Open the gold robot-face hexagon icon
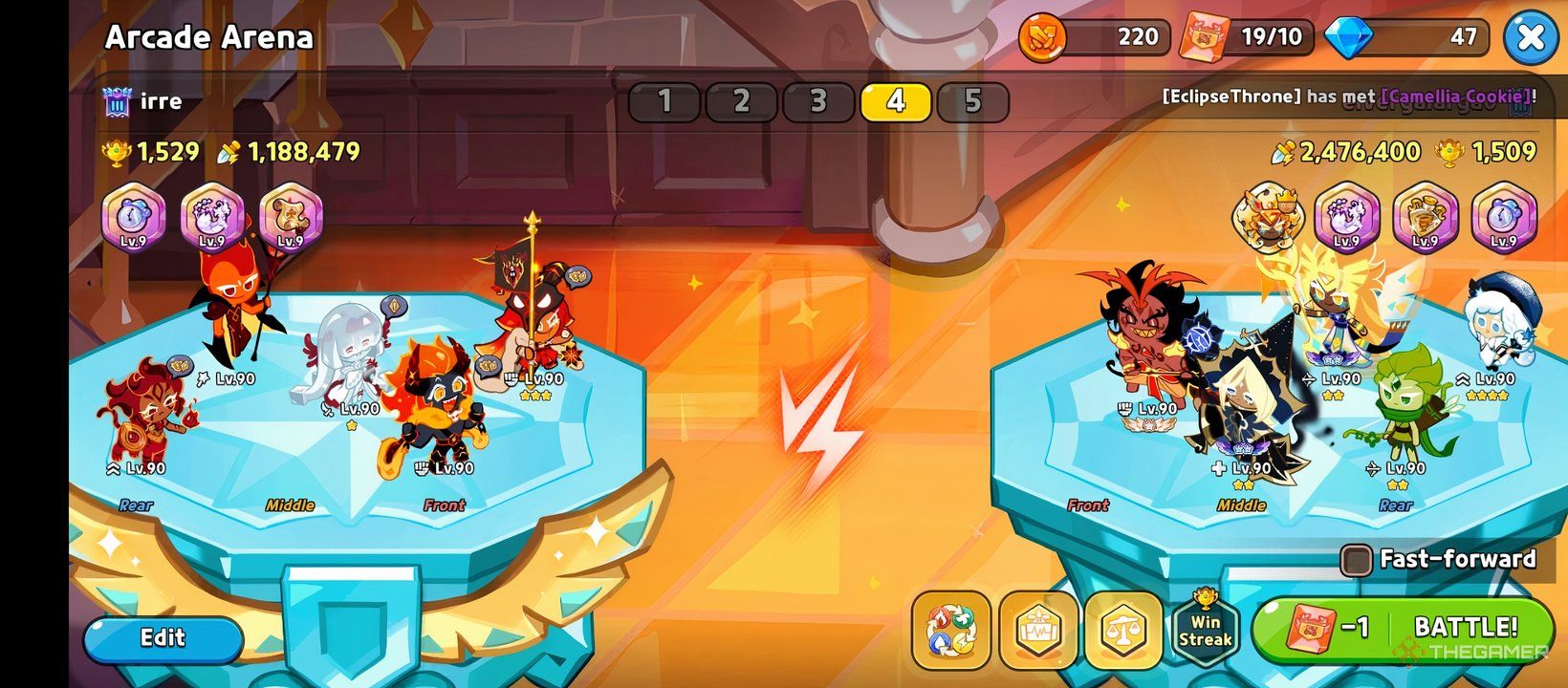This screenshot has width=1568, height=688. point(1038,631)
